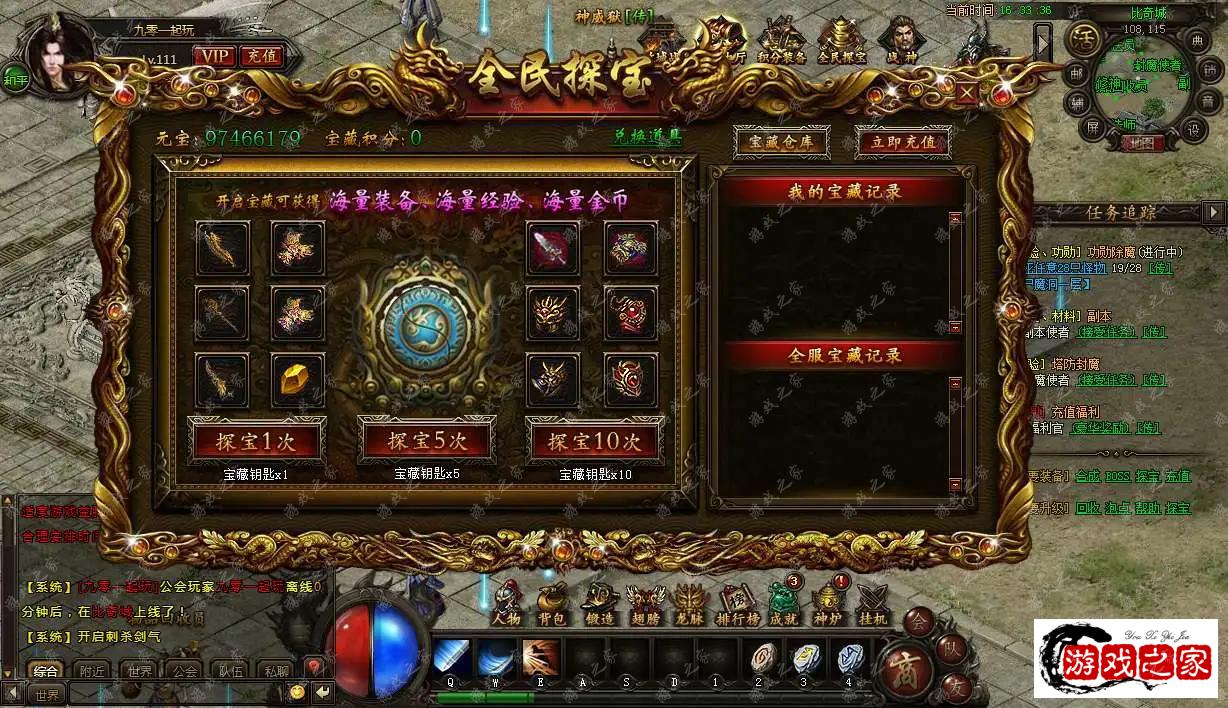Switch chat to the 世界 world tab
Viewport: 1228px width, 708px height.
140,671
